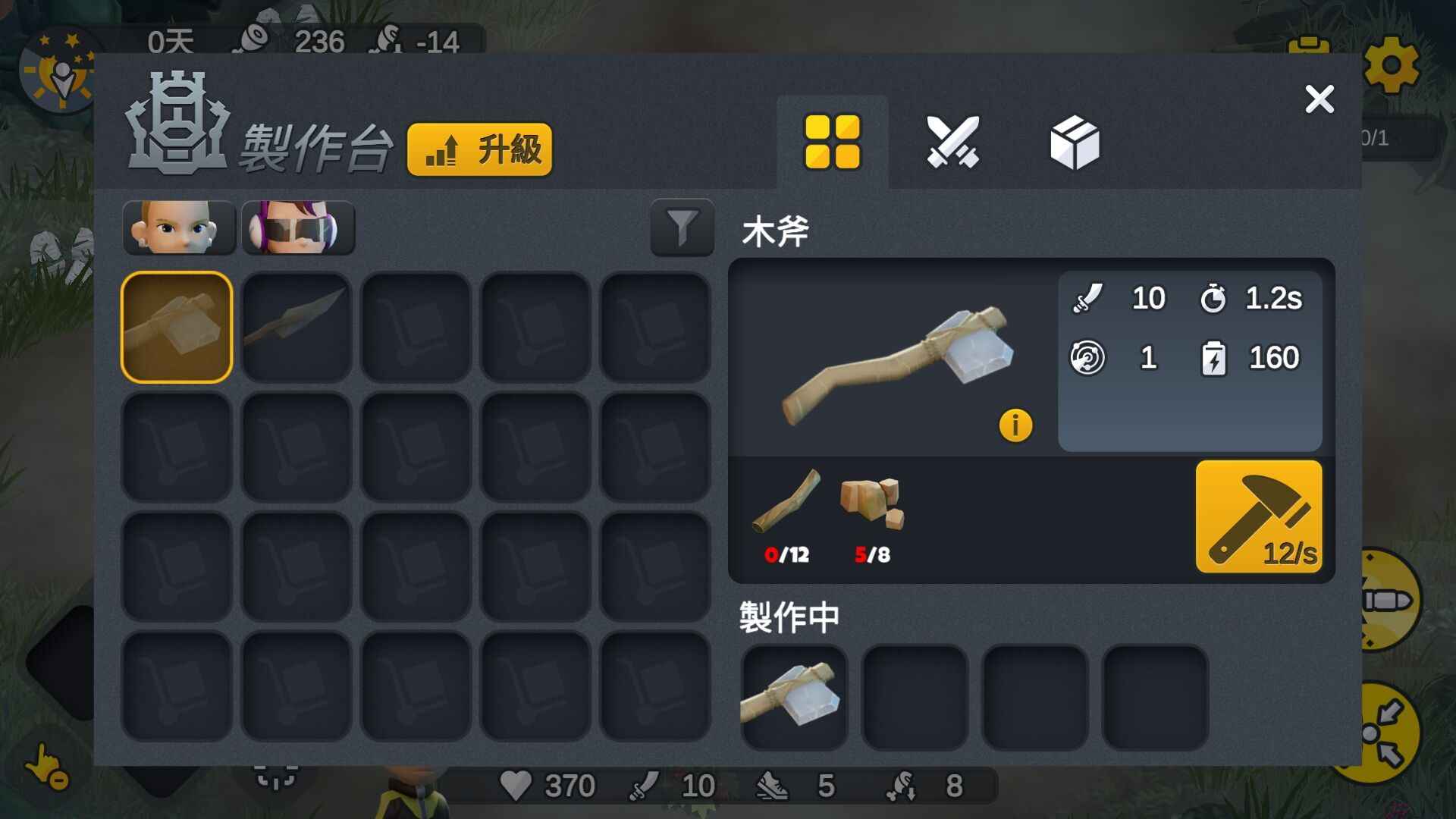Select the first character portrait

180,226
